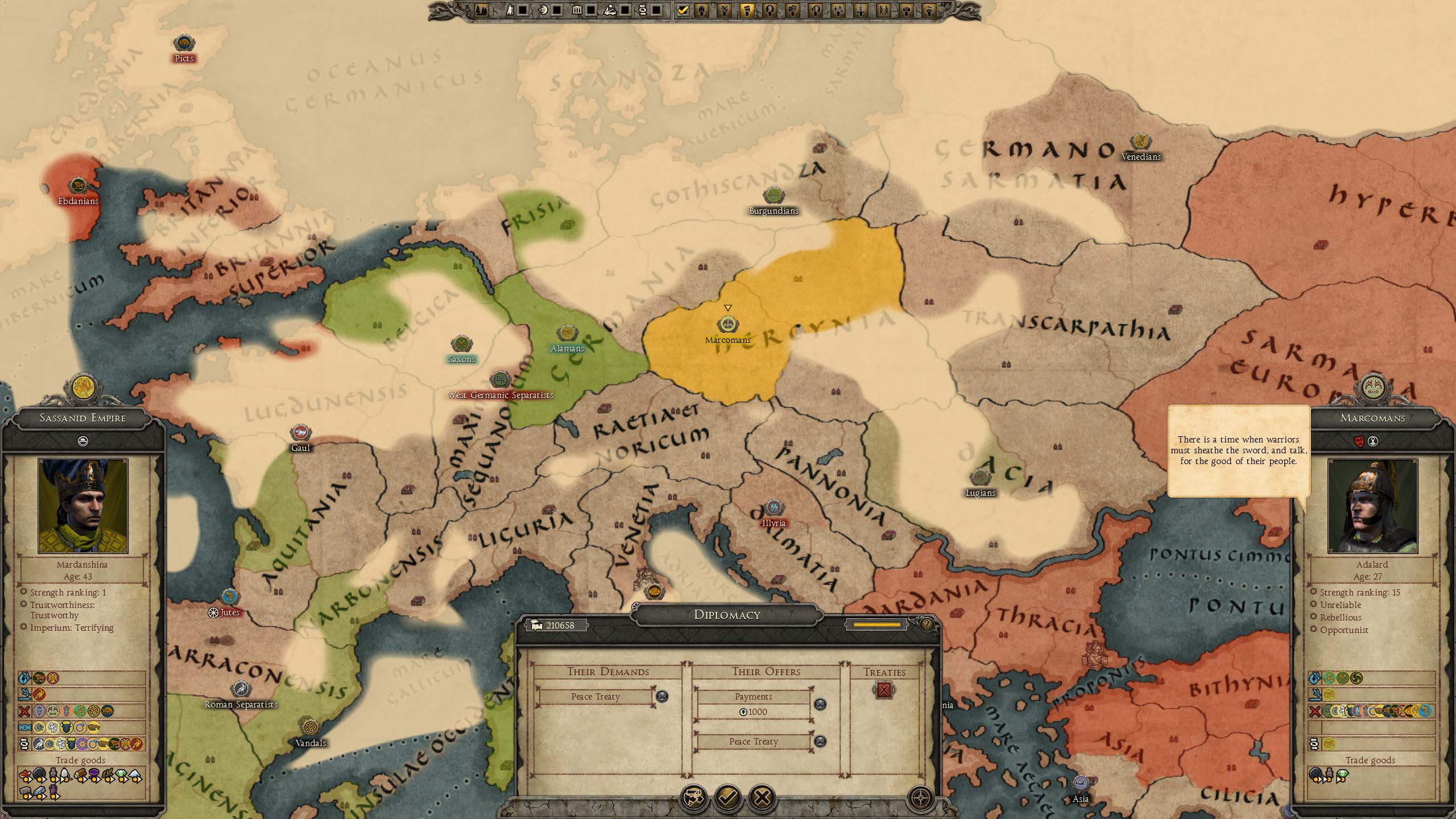Screen dimensions: 1456x819
Task: Remove Peace Treaty from Their Demands
Action: click(662, 696)
